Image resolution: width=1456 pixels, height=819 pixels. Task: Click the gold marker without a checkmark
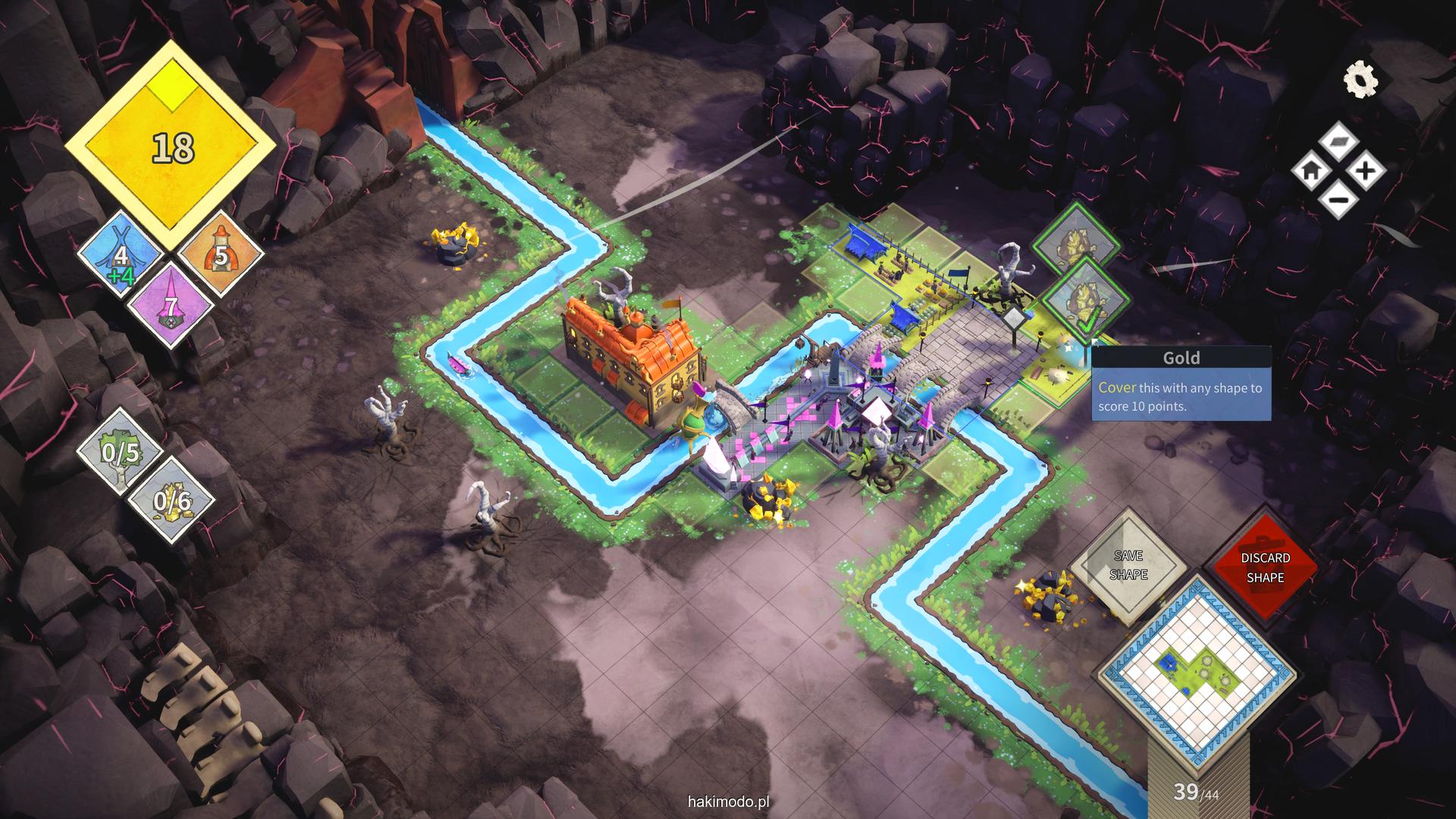click(x=1075, y=243)
